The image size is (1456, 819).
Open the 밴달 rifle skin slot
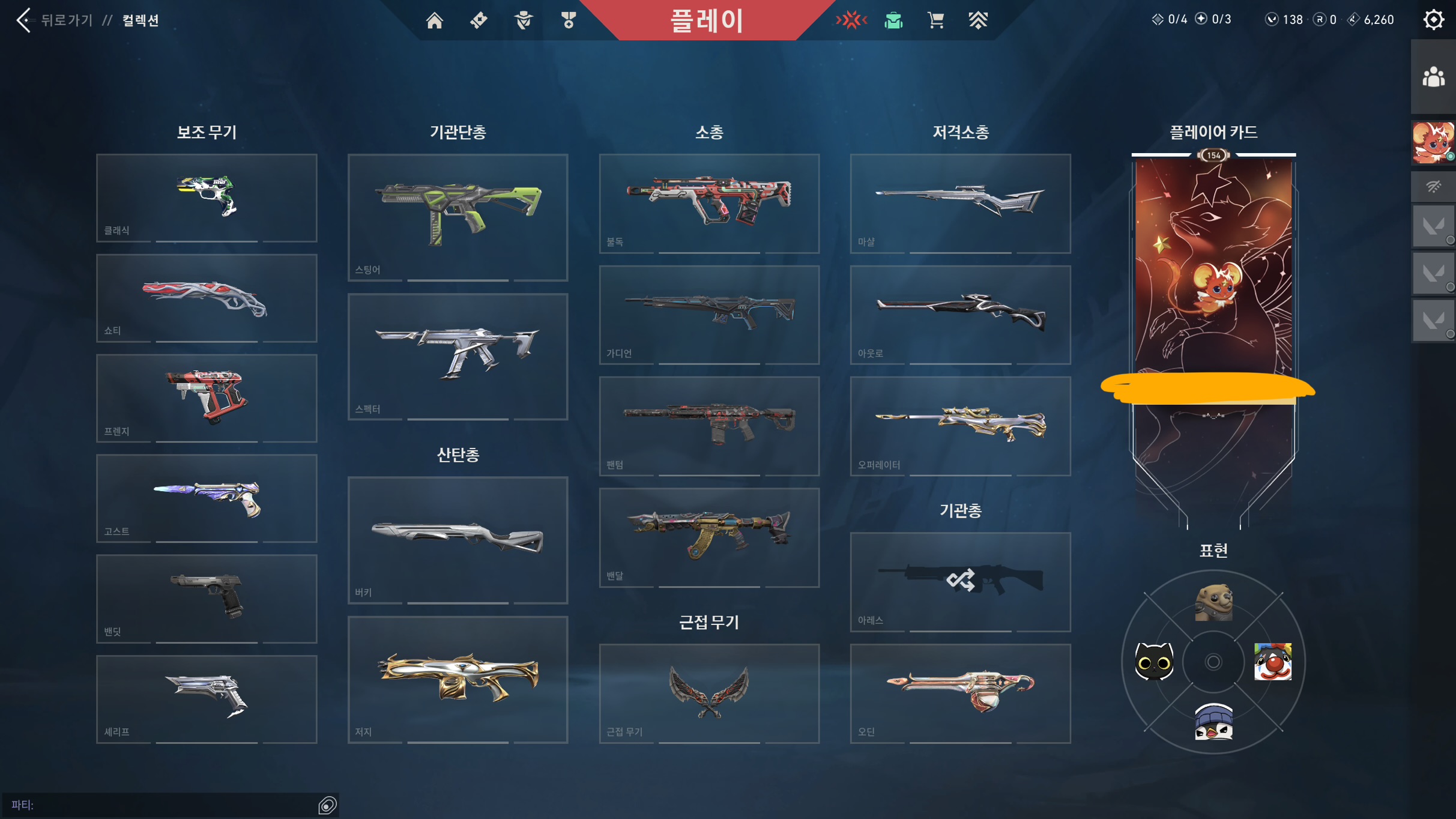click(x=709, y=537)
